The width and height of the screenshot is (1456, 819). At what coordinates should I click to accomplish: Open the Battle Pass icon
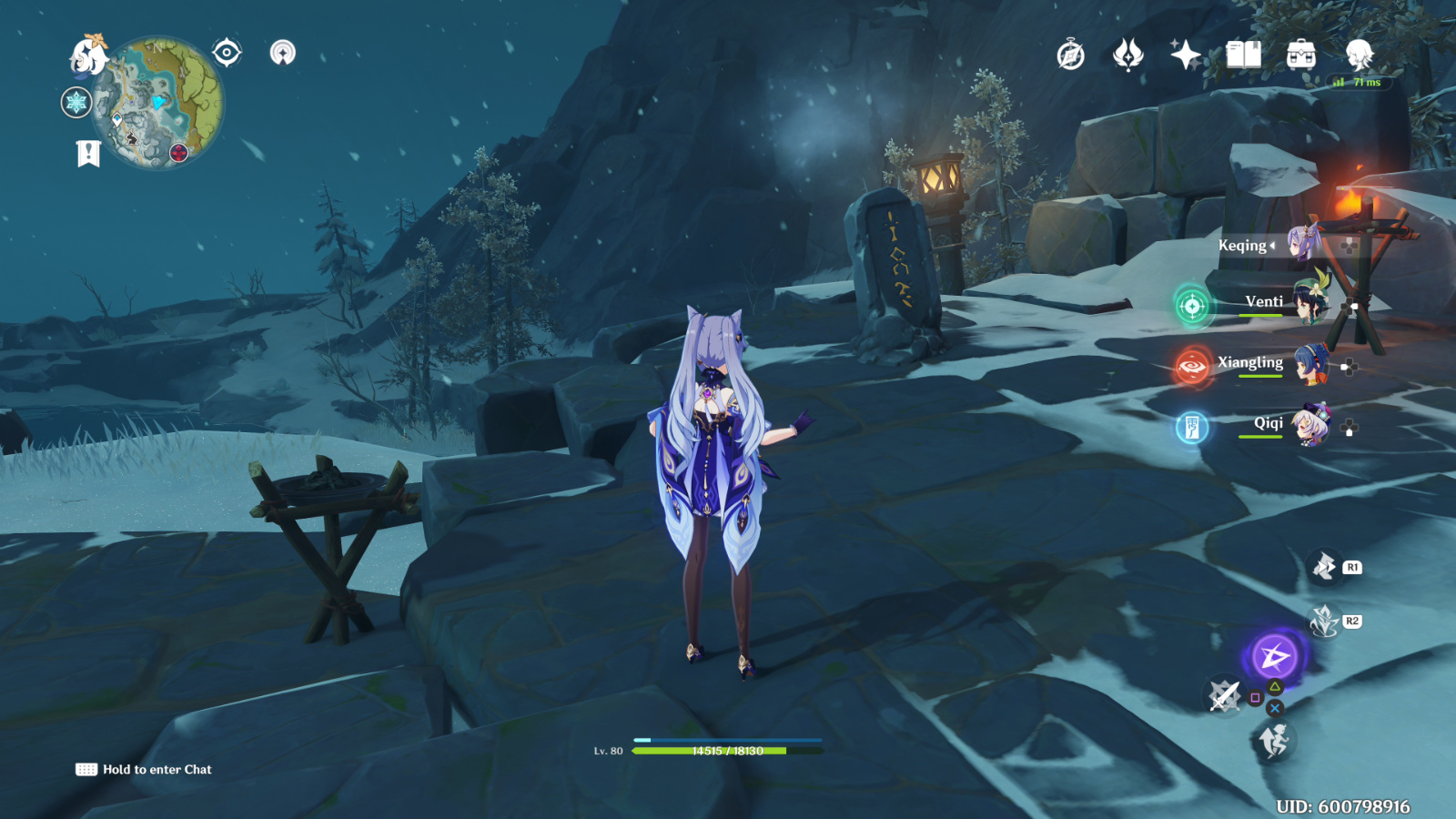[x=1128, y=55]
